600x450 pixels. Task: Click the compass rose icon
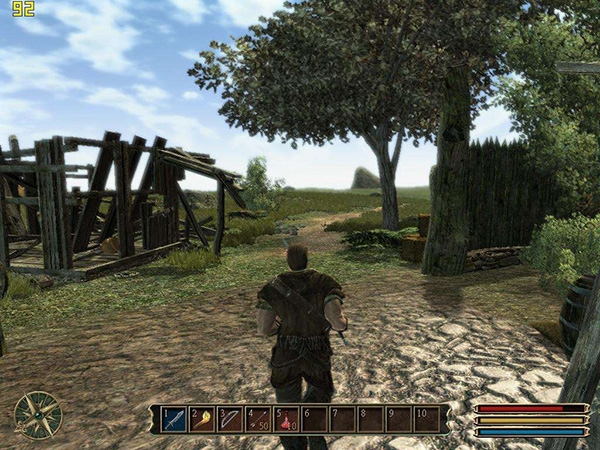tap(38, 414)
